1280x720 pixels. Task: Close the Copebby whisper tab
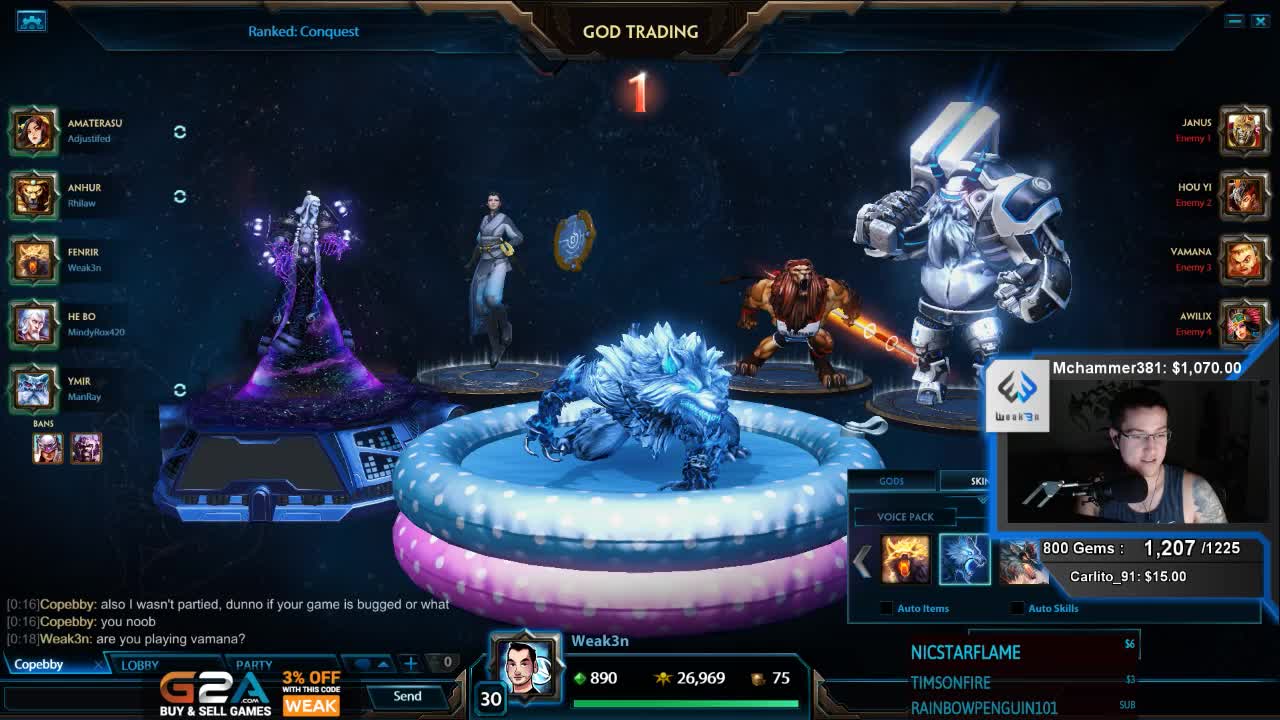tap(98, 664)
